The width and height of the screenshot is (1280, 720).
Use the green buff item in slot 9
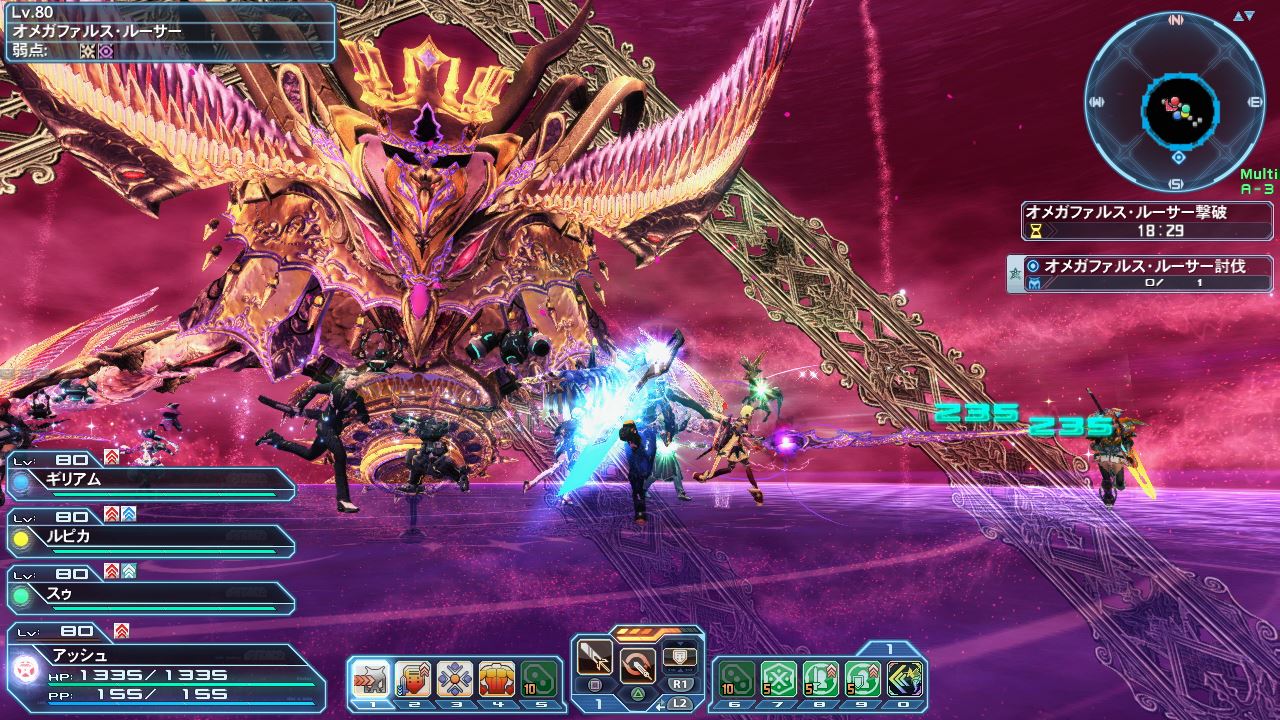click(863, 679)
